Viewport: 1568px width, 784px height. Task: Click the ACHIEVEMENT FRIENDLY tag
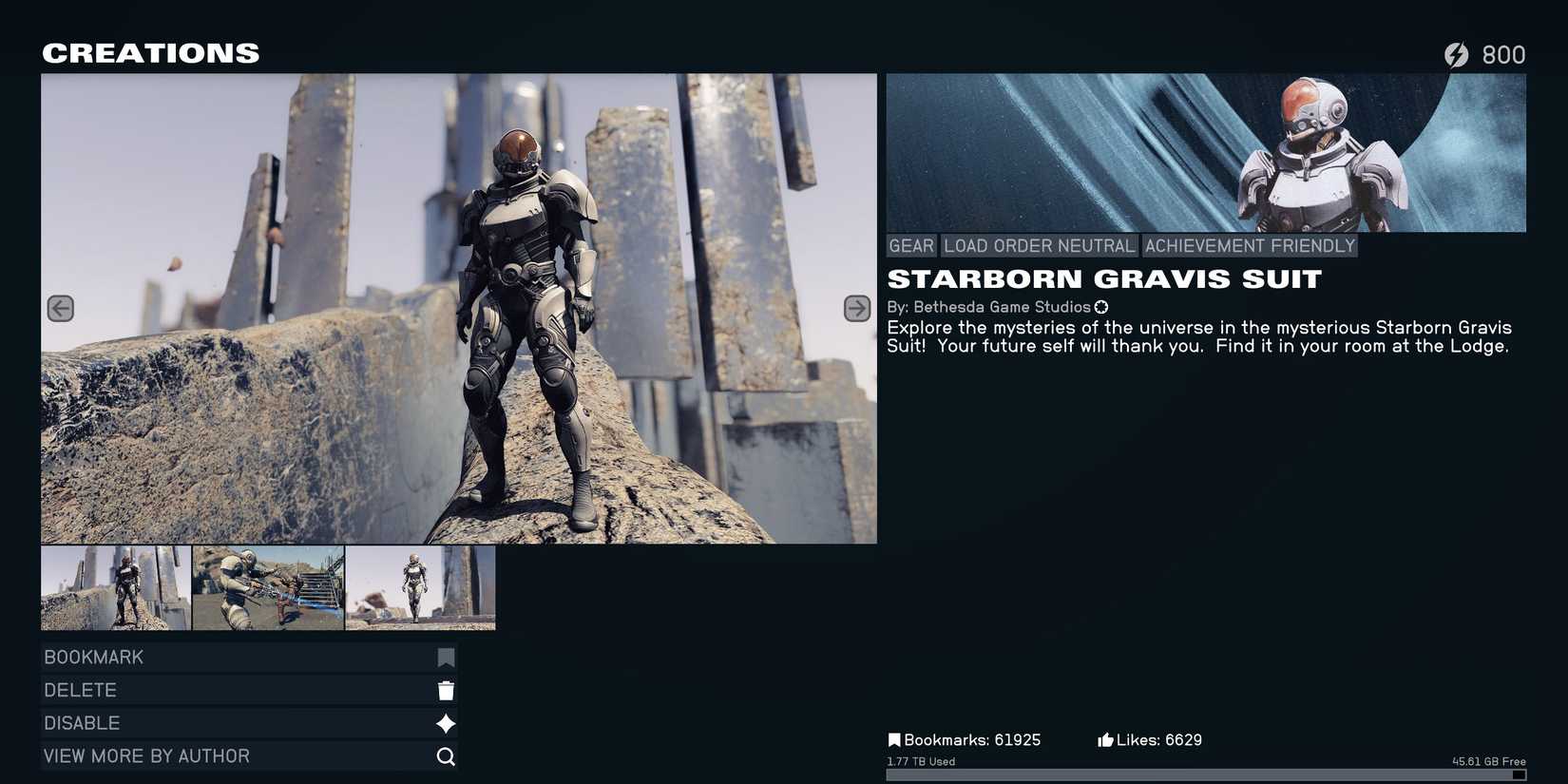pyautogui.click(x=1250, y=245)
